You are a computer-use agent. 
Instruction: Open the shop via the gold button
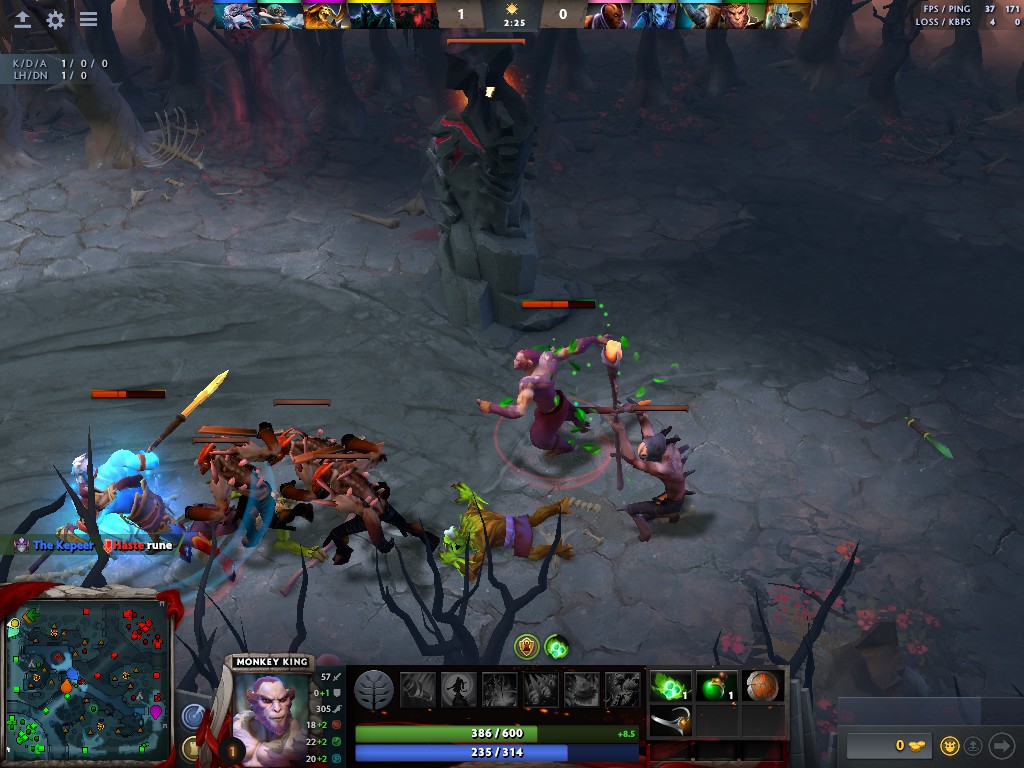890,745
